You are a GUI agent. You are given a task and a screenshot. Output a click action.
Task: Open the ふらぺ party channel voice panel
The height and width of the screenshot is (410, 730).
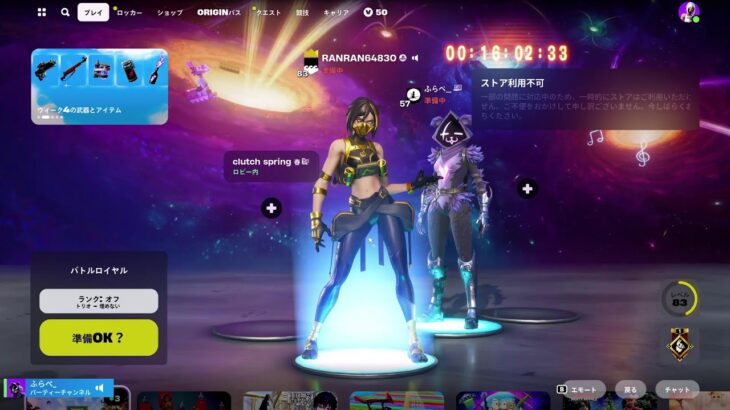(x=58, y=388)
